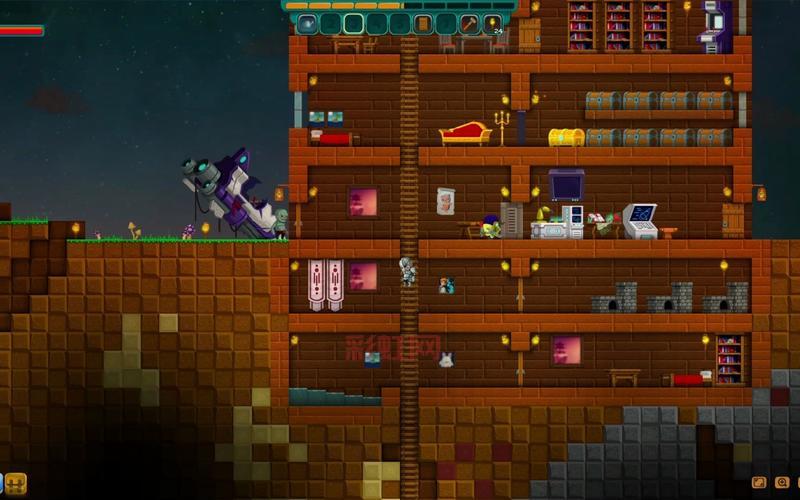The height and width of the screenshot is (500, 800).
Task: Select the hammer hotbar slot
Action: [469, 23]
